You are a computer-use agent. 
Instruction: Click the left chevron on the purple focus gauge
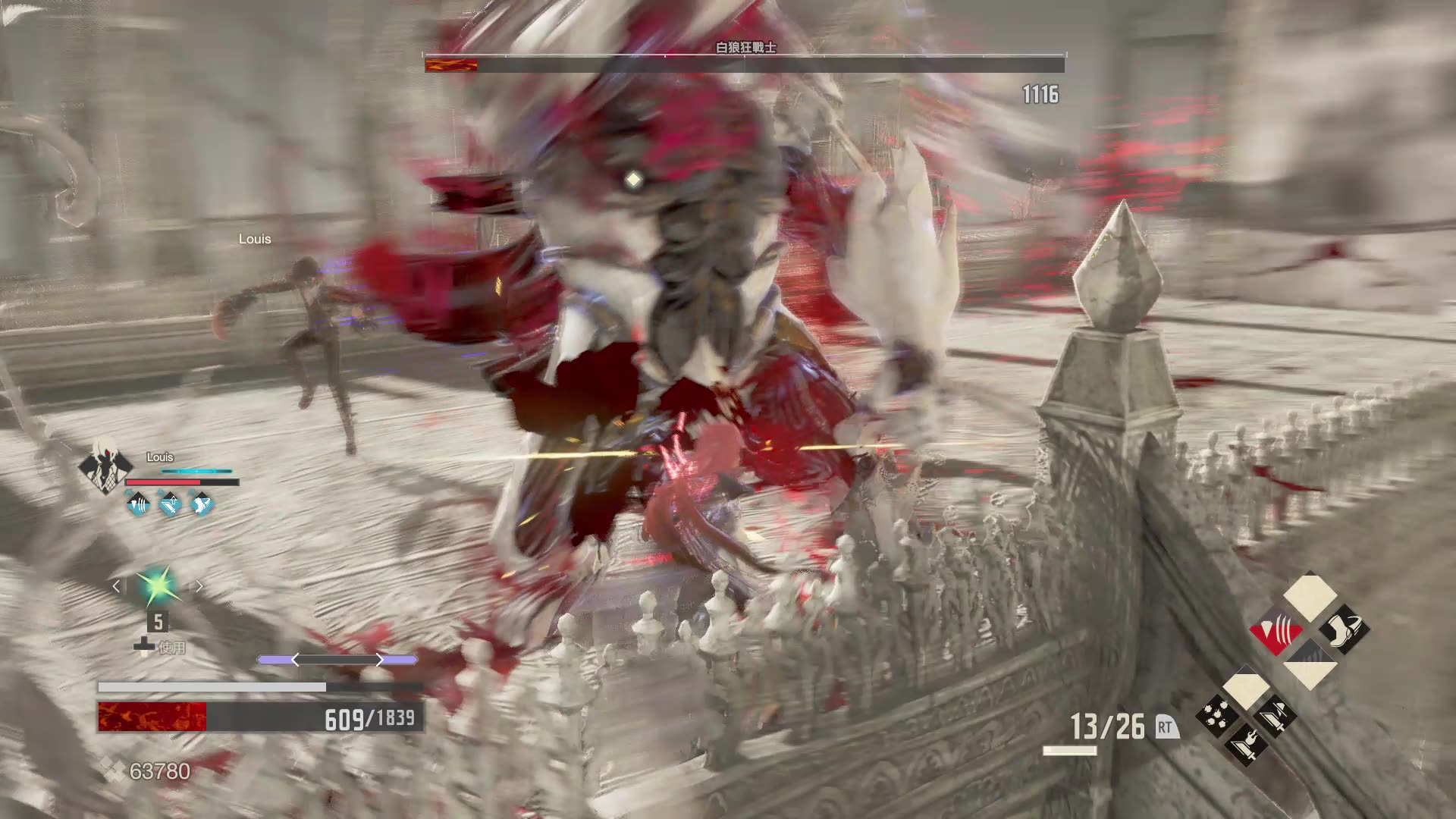point(294,658)
